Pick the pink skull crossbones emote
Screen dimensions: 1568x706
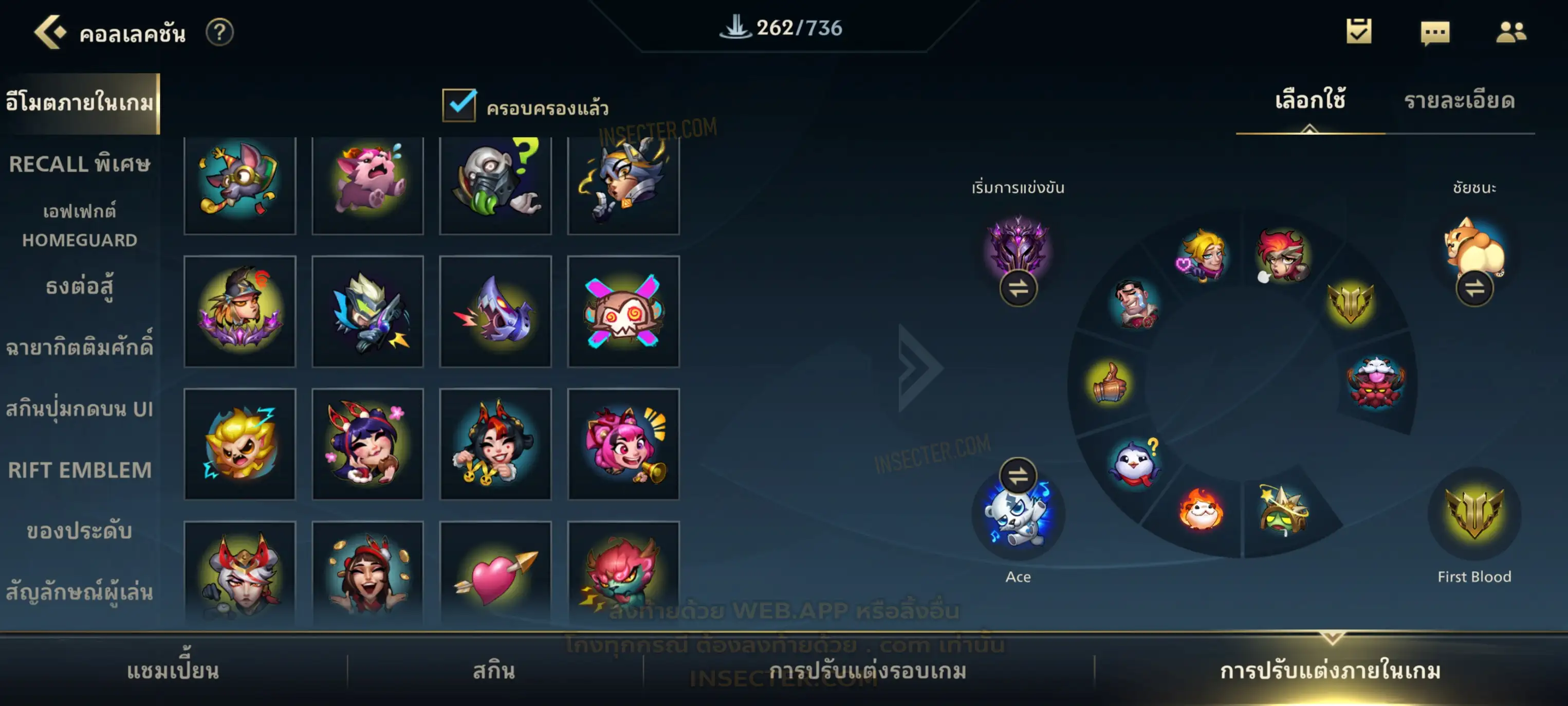click(623, 311)
